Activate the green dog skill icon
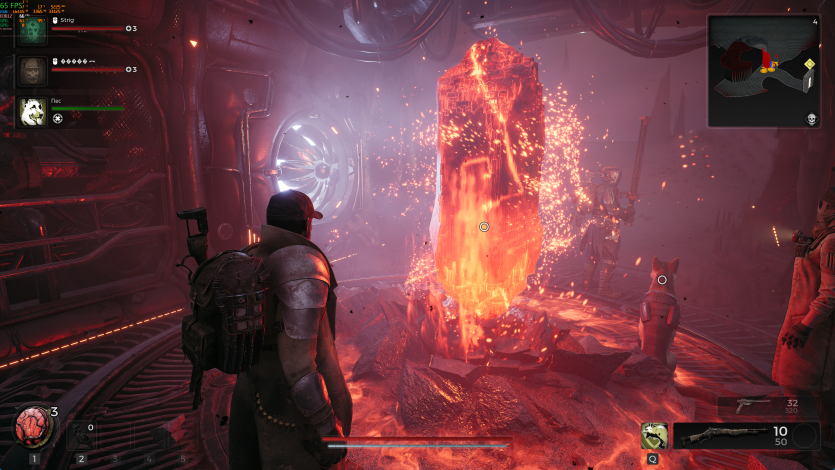The height and width of the screenshot is (470, 835). 655,435
